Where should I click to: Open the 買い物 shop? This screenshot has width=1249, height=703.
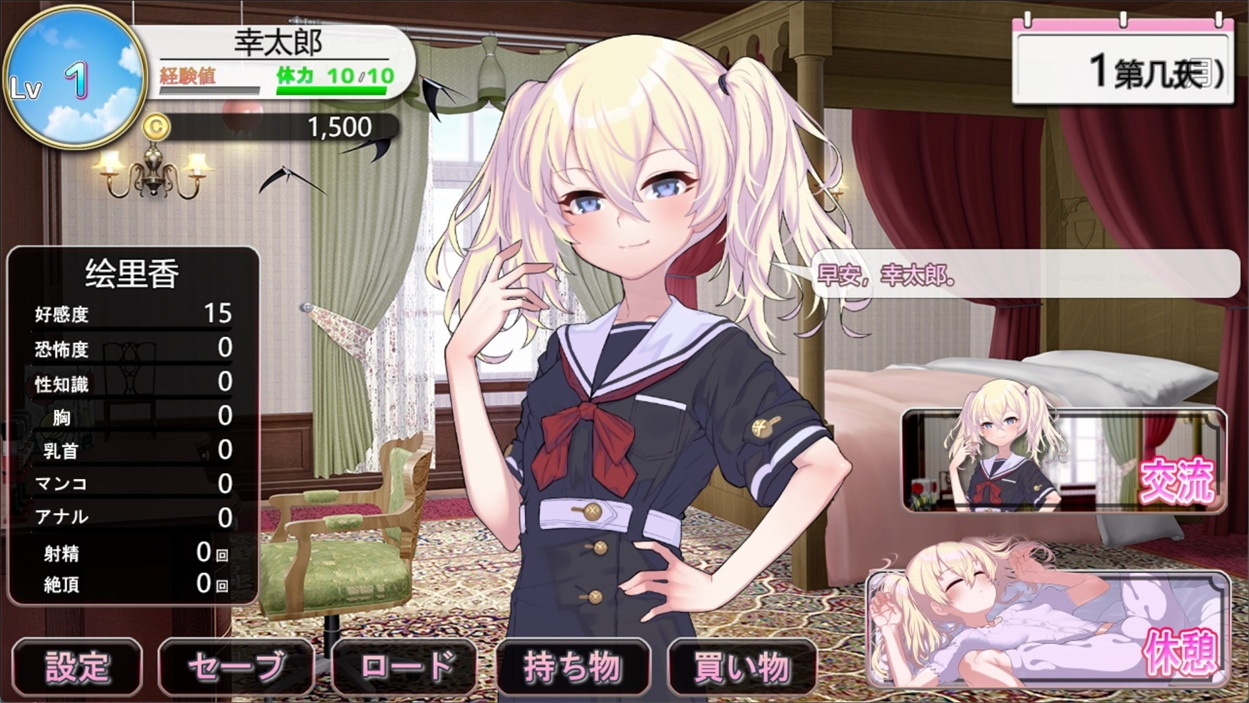742,667
